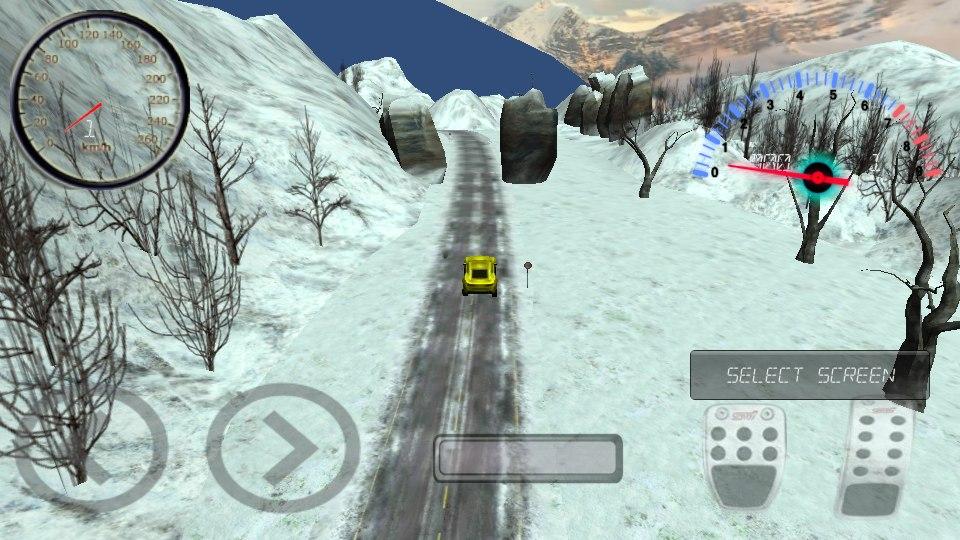Viewport: 960px width, 540px height.
Task: Open the SELECT SCREEN button
Action: pyautogui.click(x=809, y=376)
